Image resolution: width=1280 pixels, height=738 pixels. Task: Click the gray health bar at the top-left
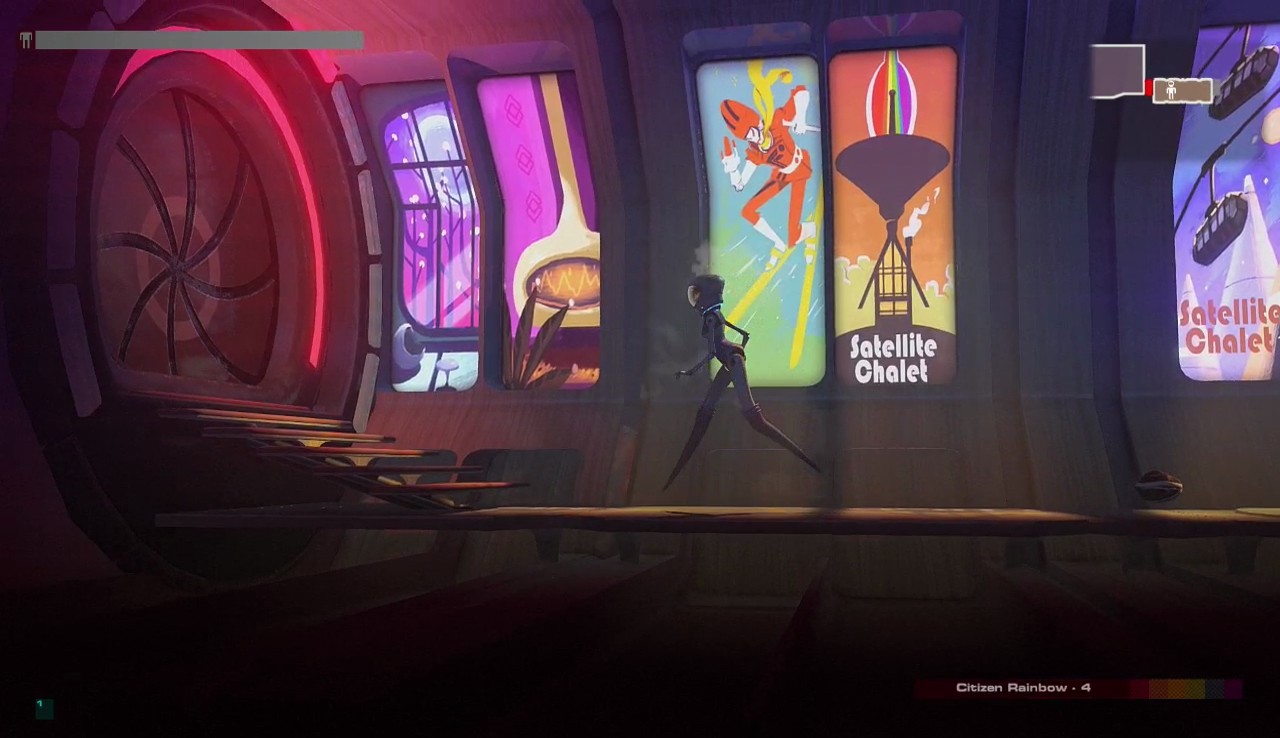tap(200, 40)
